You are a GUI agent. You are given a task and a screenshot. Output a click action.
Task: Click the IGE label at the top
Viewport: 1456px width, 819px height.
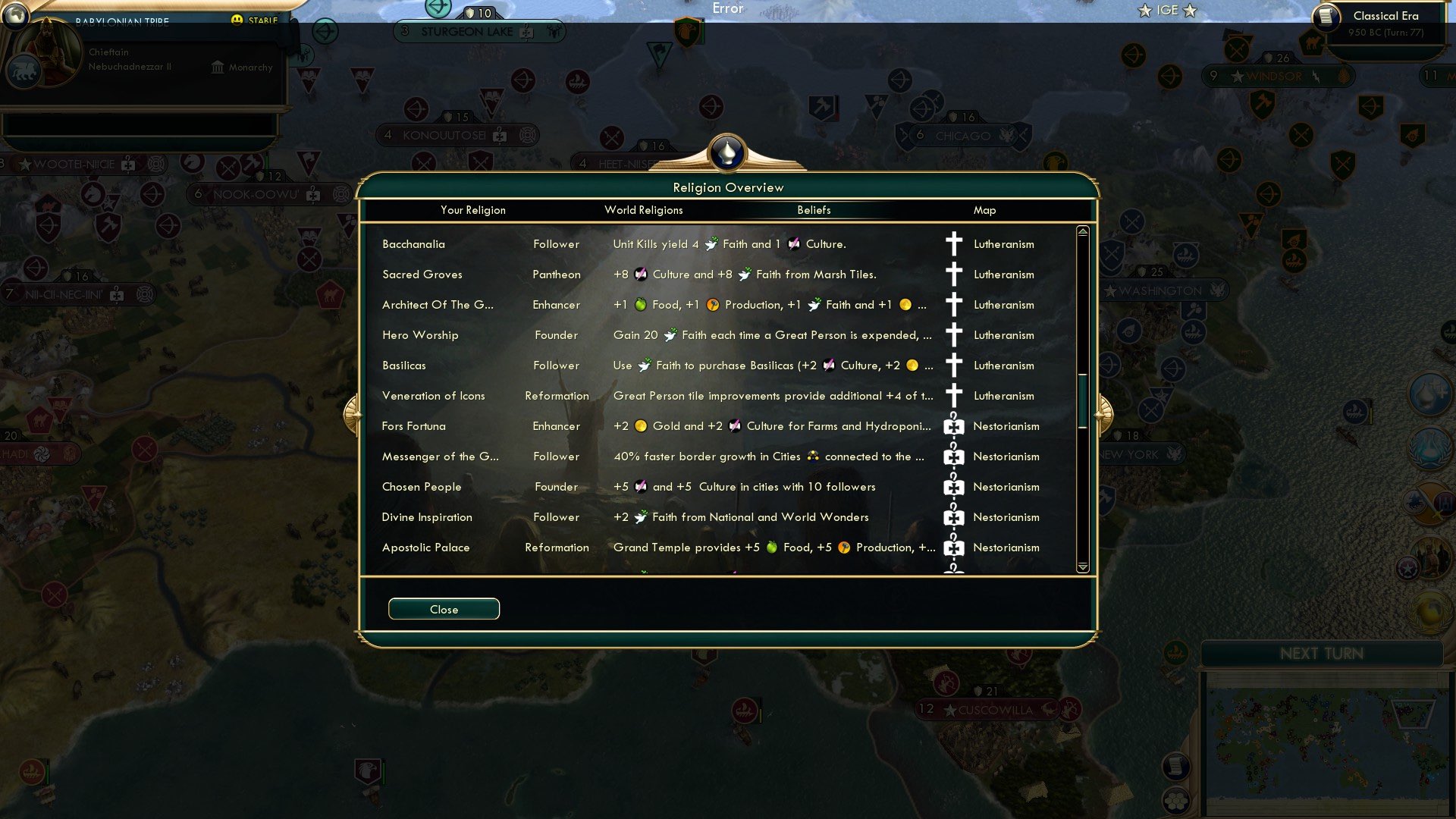(1168, 11)
